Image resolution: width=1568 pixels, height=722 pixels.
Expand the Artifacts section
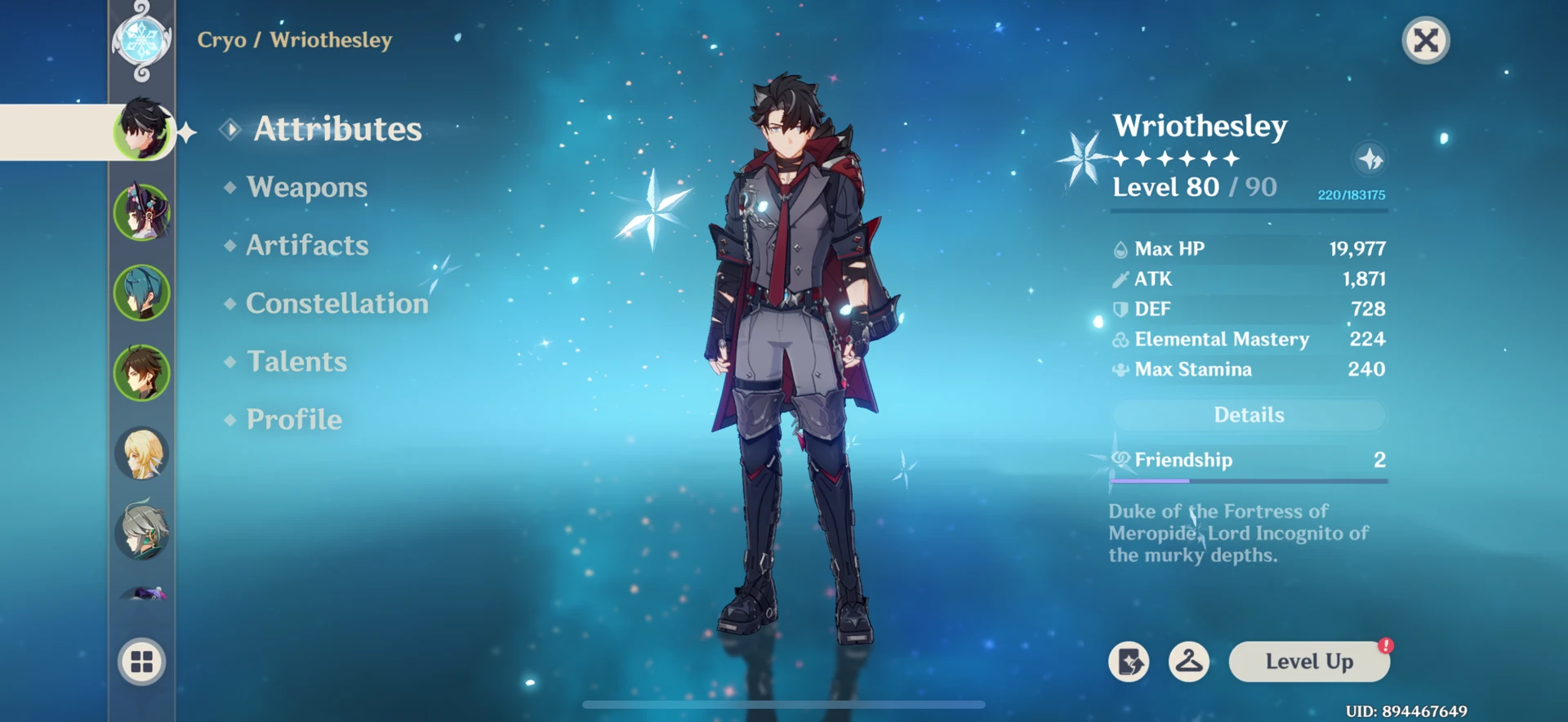click(306, 245)
